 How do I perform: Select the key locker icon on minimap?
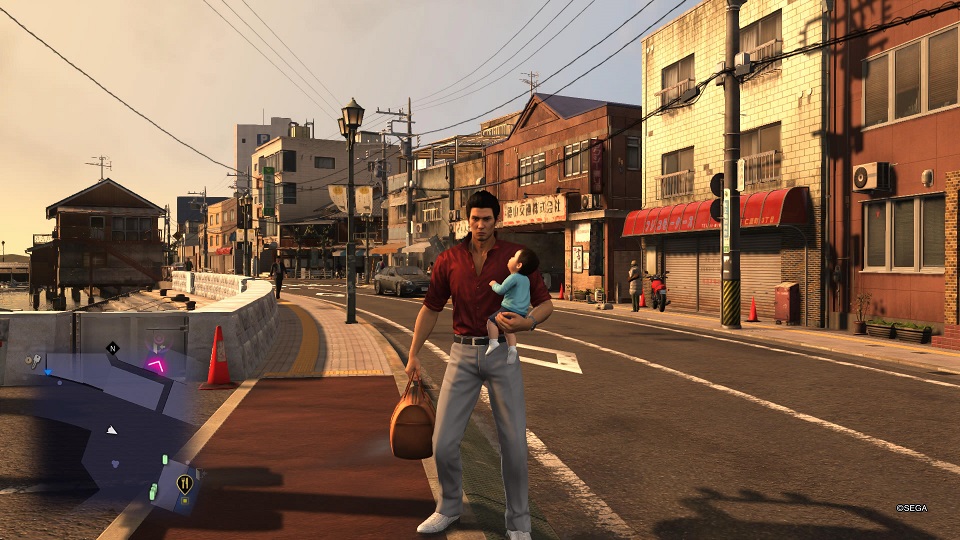[x=35, y=361]
